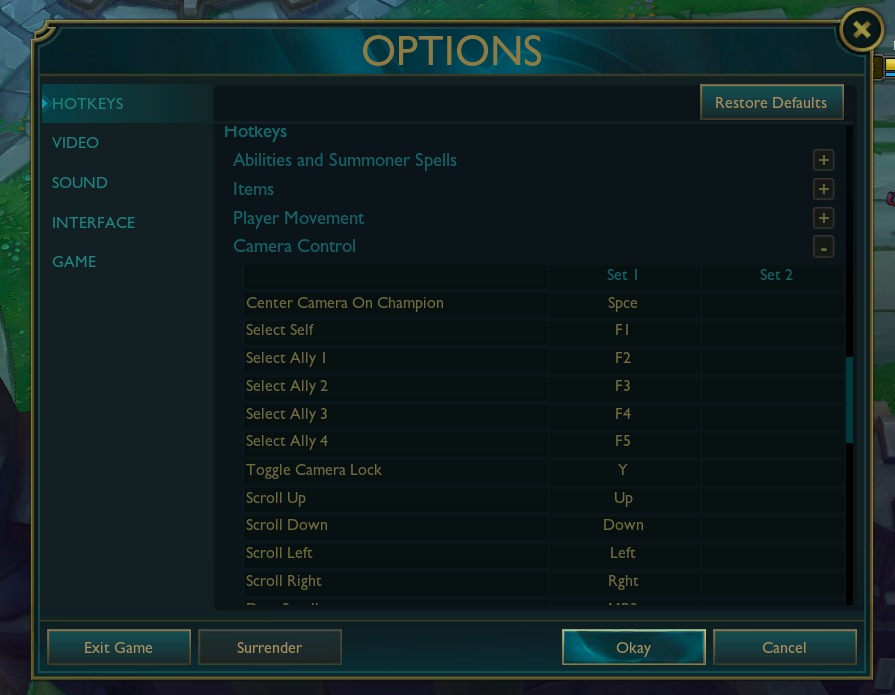Choose the Surrender button
The image size is (895, 695).
(x=270, y=647)
